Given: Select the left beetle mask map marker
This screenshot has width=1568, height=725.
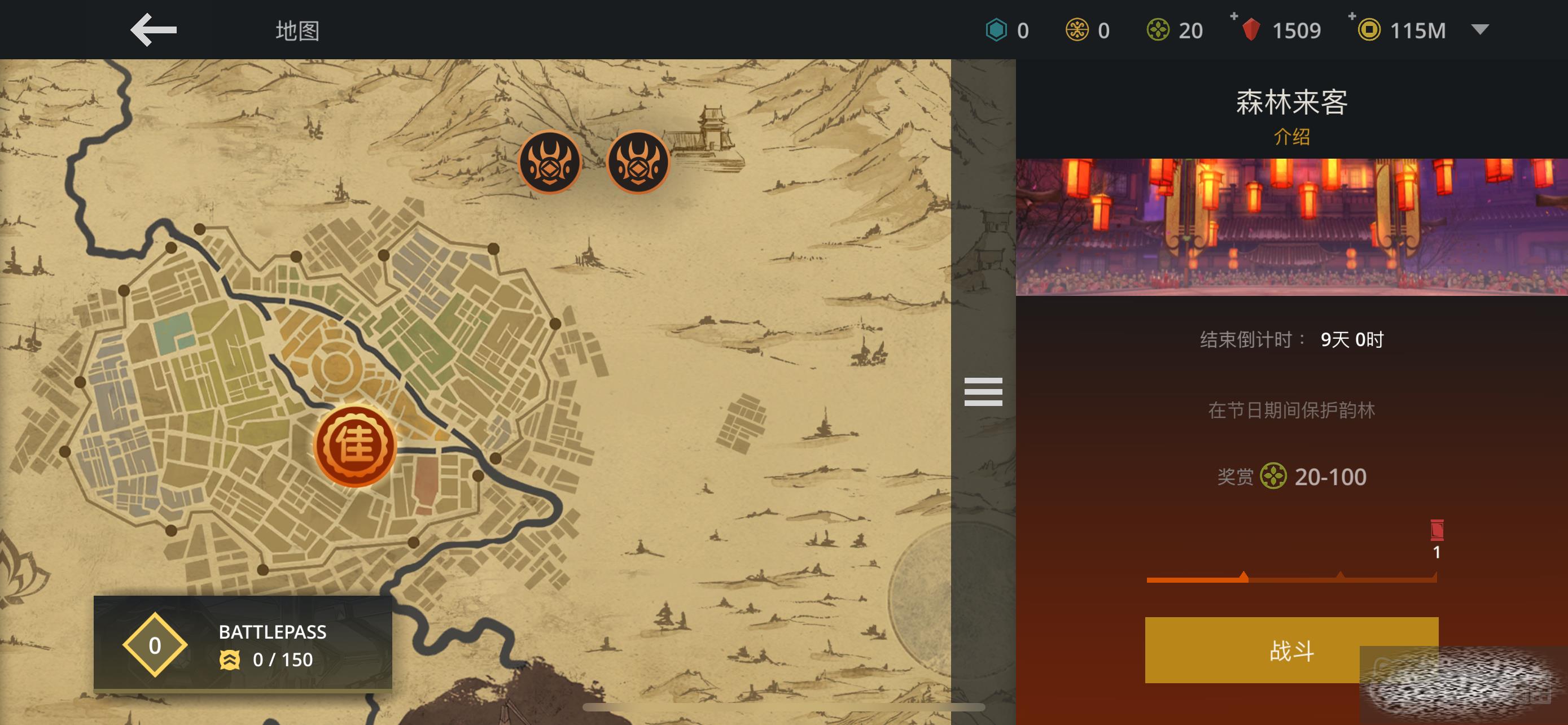Looking at the screenshot, I should 550,162.
